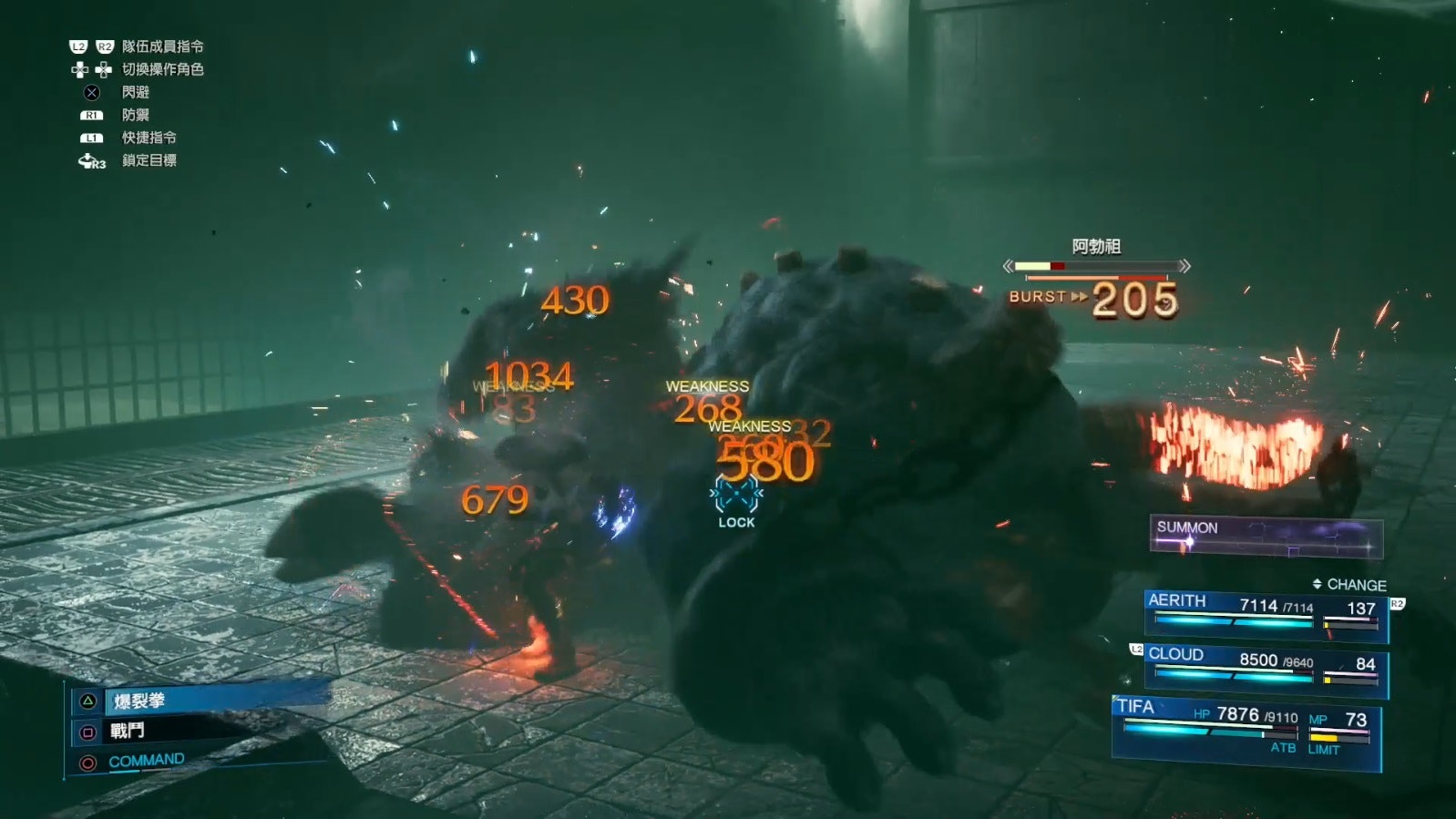Activate the SUMMON gauge panel
The height and width of the screenshot is (819, 1456).
1266,537
